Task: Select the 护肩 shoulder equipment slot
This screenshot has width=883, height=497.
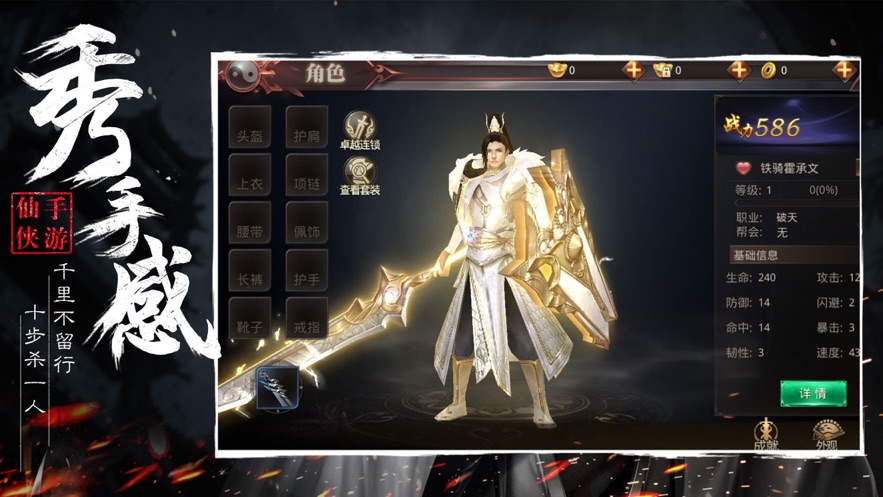Action: click(x=306, y=128)
